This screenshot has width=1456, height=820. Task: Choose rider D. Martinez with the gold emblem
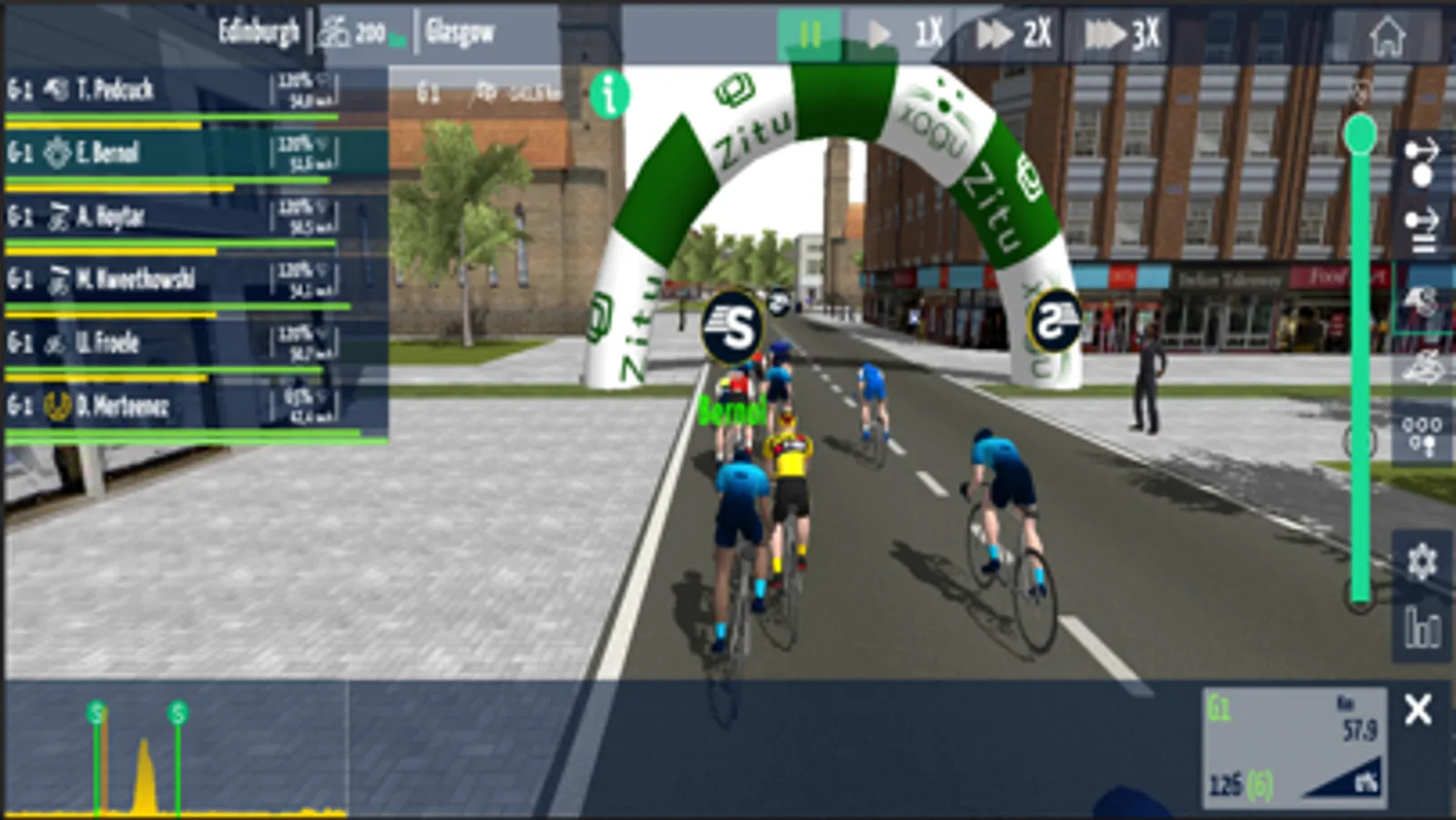[173, 405]
